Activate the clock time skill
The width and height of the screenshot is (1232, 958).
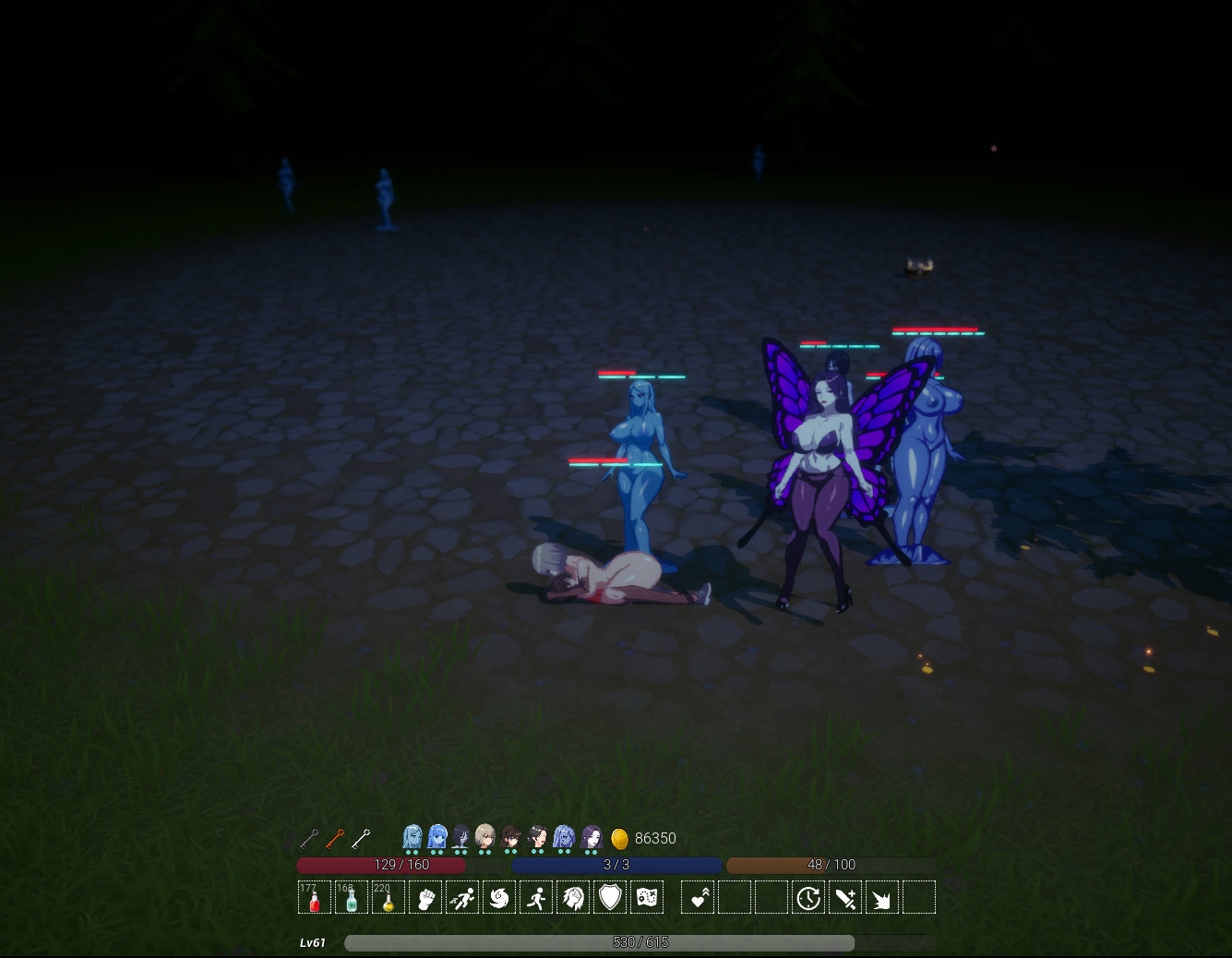click(808, 898)
